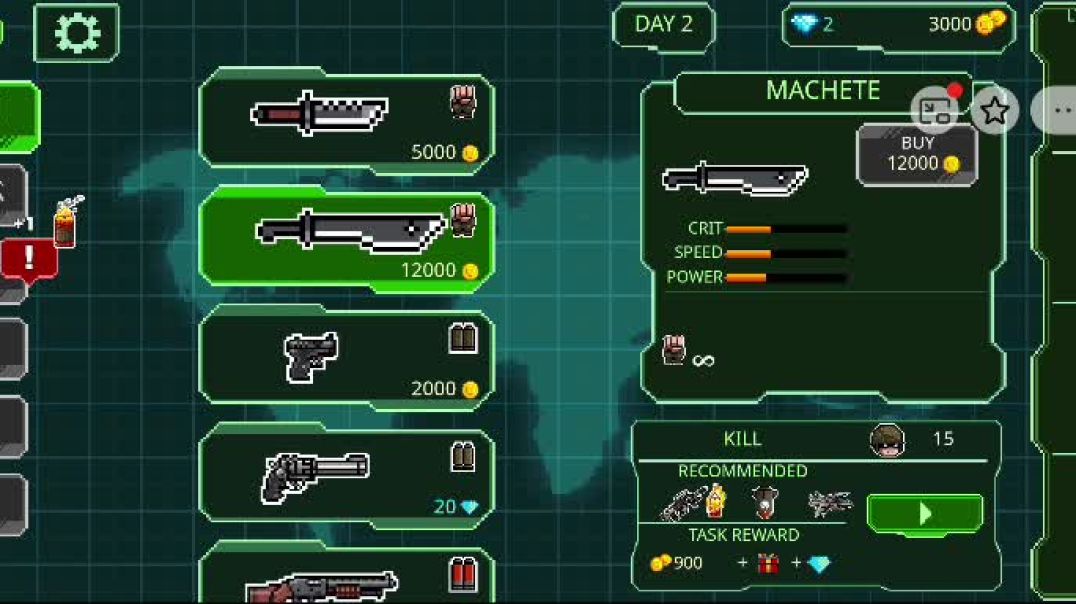Screen dimensions: 1076x604
Task: Open the gear settings menu
Action: tap(76, 33)
